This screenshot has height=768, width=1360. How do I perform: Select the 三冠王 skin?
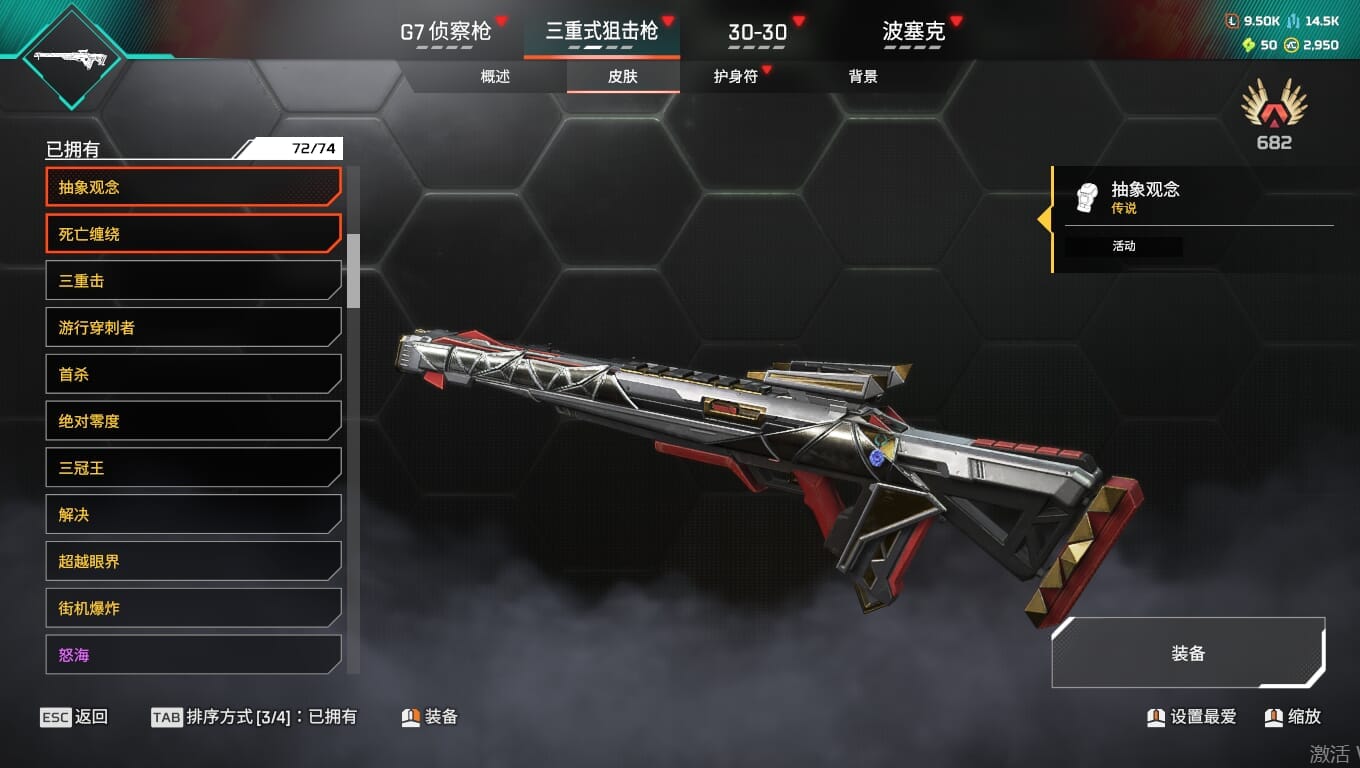click(193, 468)
